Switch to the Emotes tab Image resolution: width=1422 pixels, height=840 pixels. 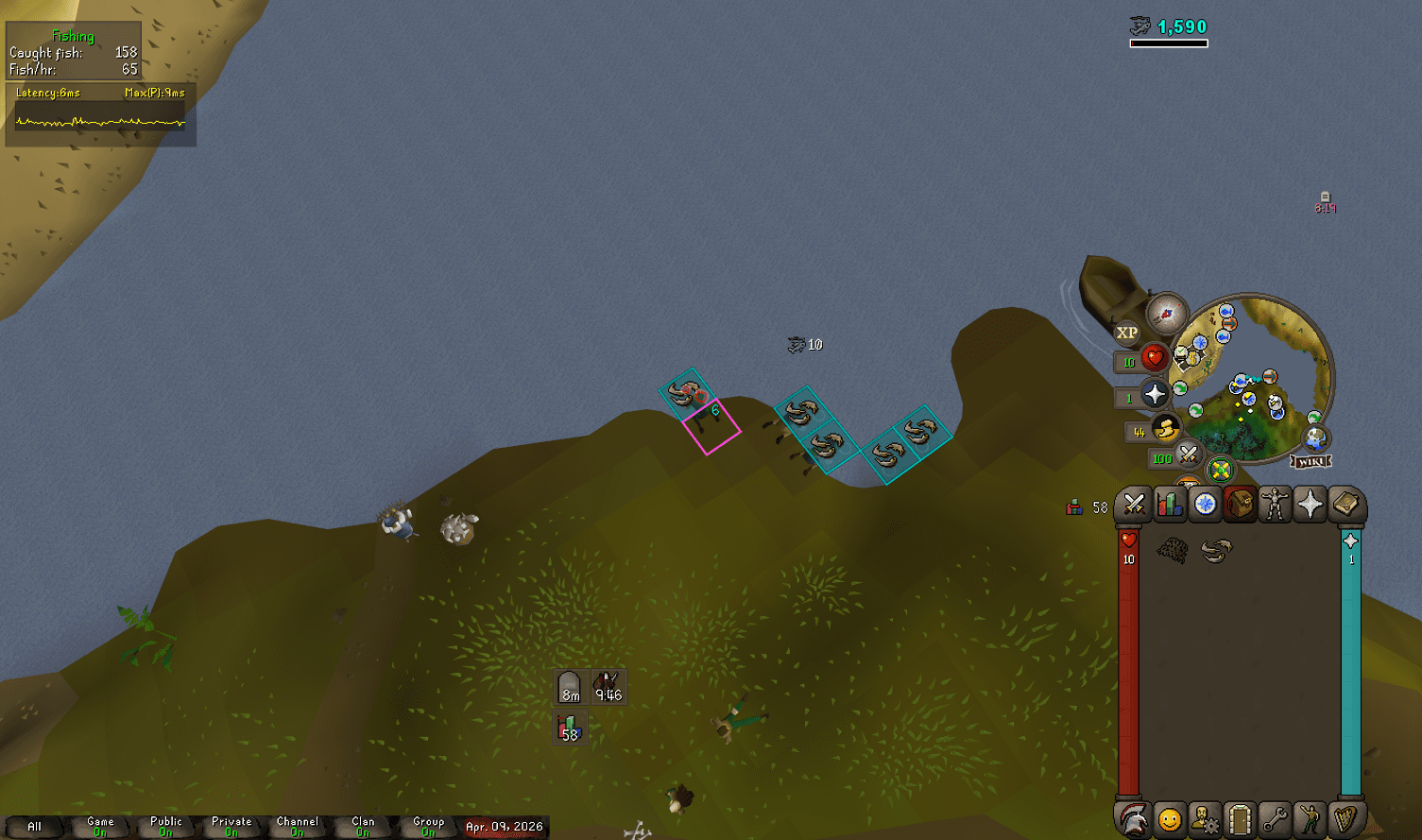(1311, 819)
